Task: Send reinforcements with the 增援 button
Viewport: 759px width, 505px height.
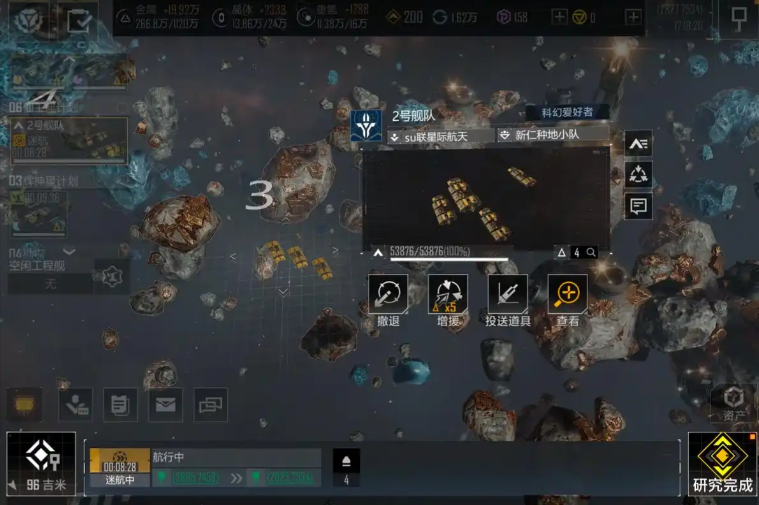Action: 447,295
